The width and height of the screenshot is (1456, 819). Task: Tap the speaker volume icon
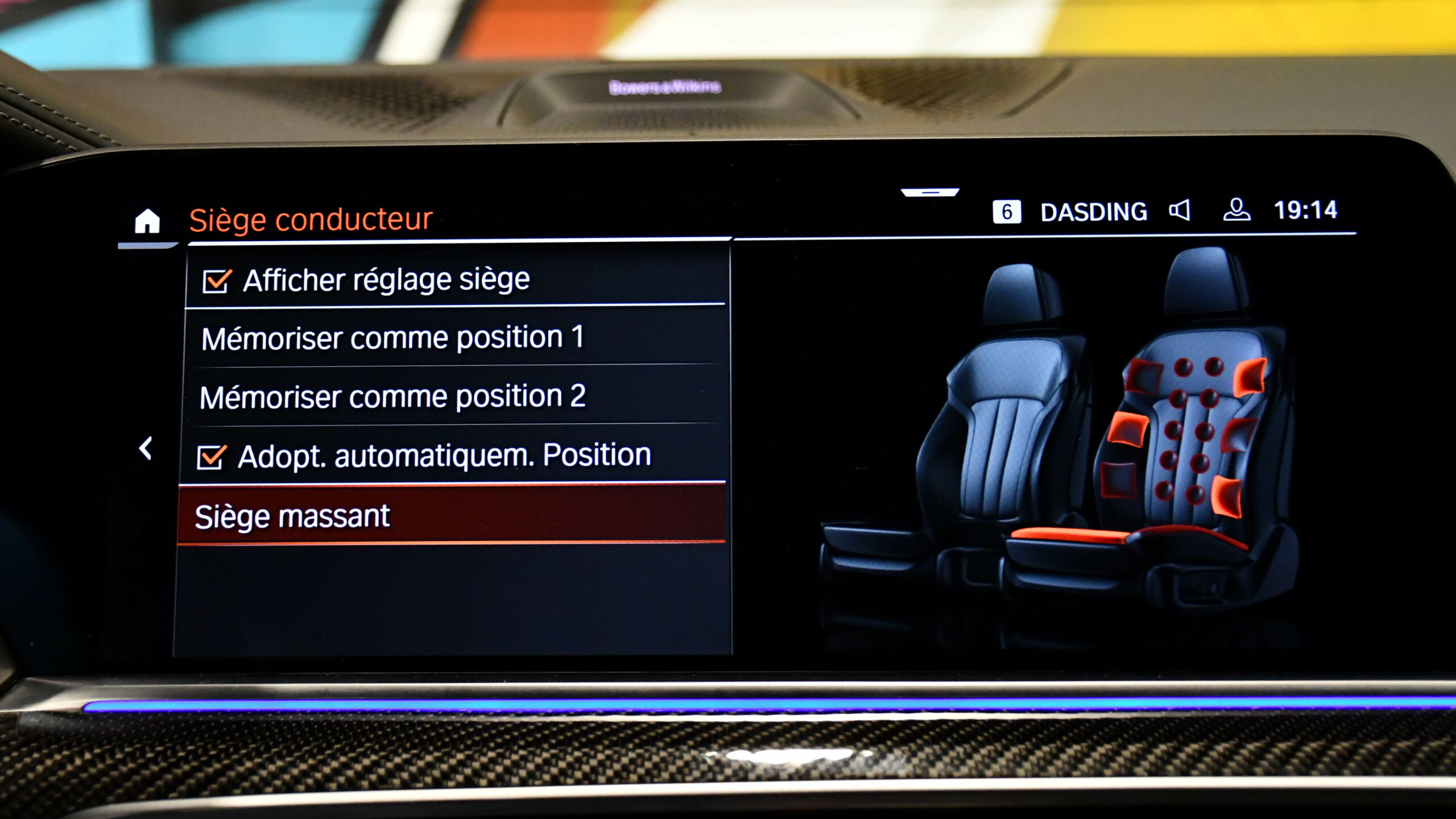click(x=1180, y=211)
